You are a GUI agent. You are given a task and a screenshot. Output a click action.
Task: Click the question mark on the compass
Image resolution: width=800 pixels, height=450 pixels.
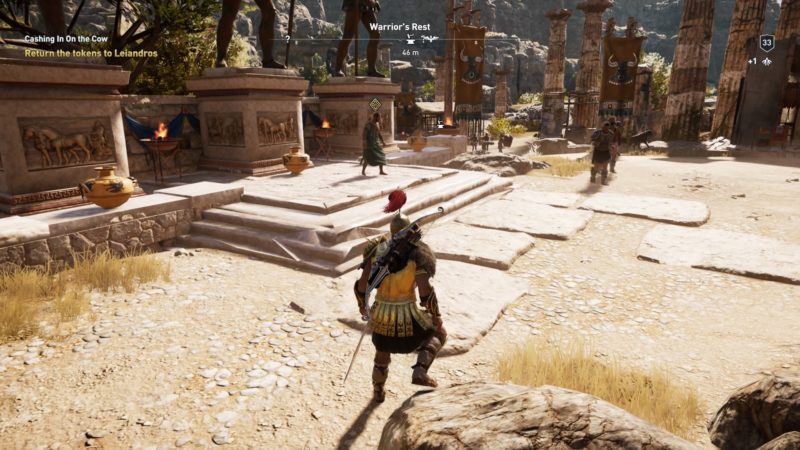[288, 39]
